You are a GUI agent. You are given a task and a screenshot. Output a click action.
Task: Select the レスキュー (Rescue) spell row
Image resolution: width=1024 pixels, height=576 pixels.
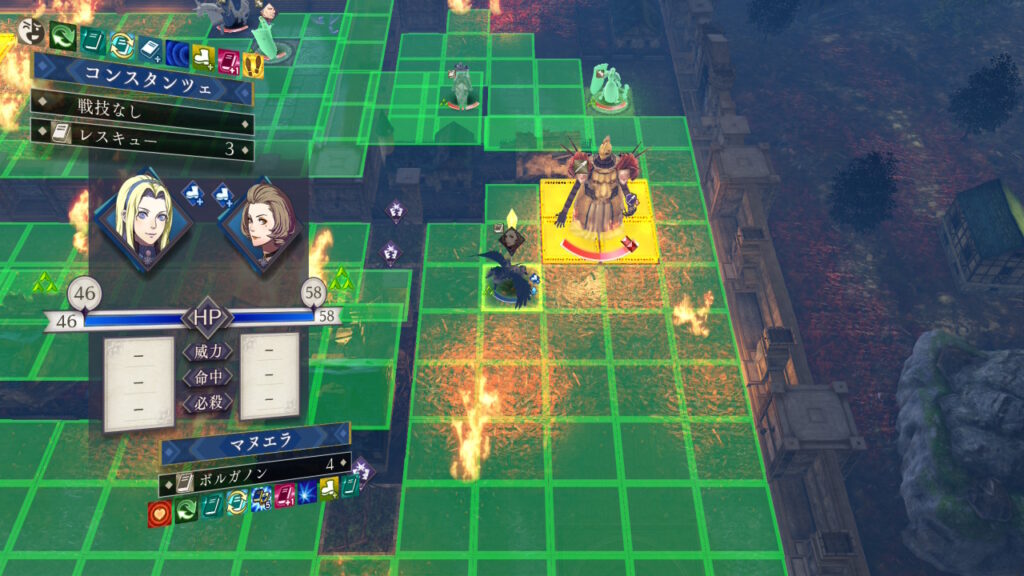pos(140,149)
